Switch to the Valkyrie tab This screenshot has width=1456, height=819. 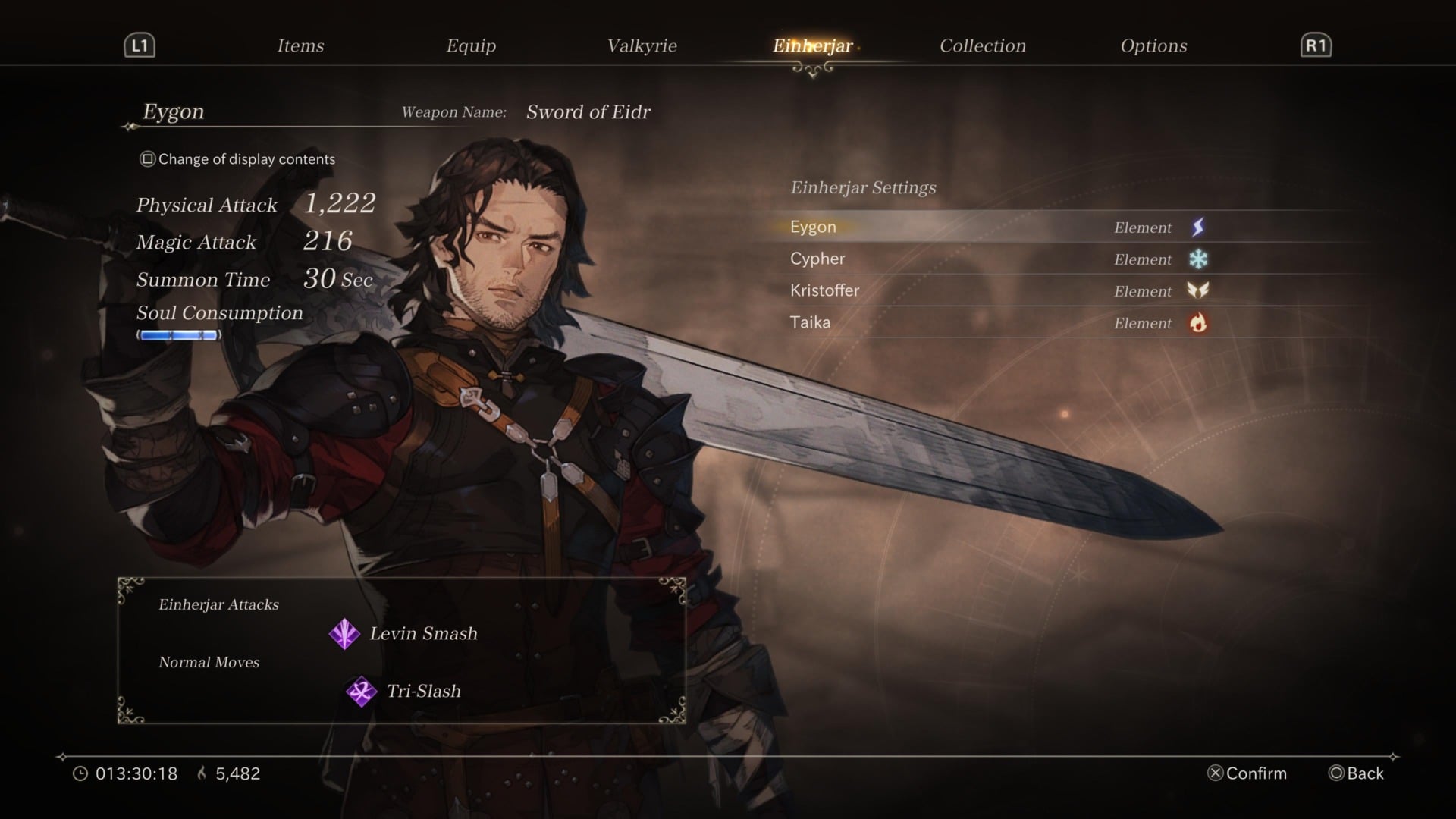pyautogui.click(x=642, y=45)
